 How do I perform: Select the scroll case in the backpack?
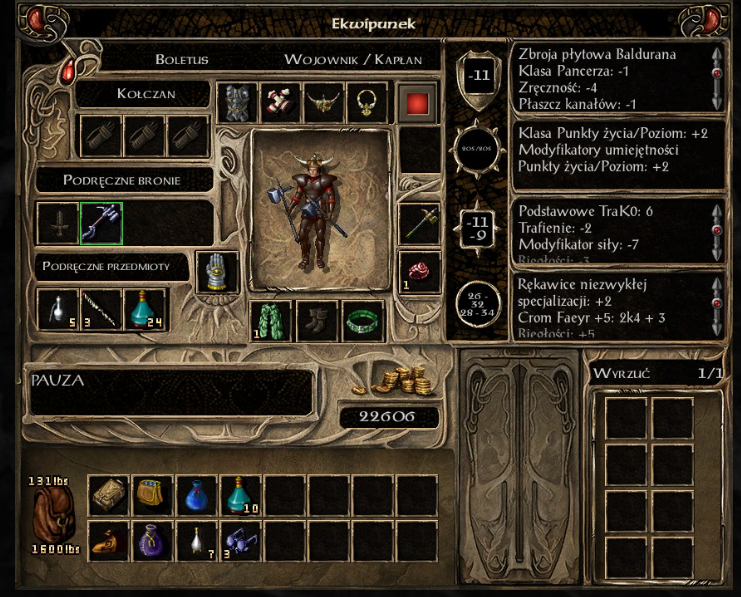pos(108,494)
